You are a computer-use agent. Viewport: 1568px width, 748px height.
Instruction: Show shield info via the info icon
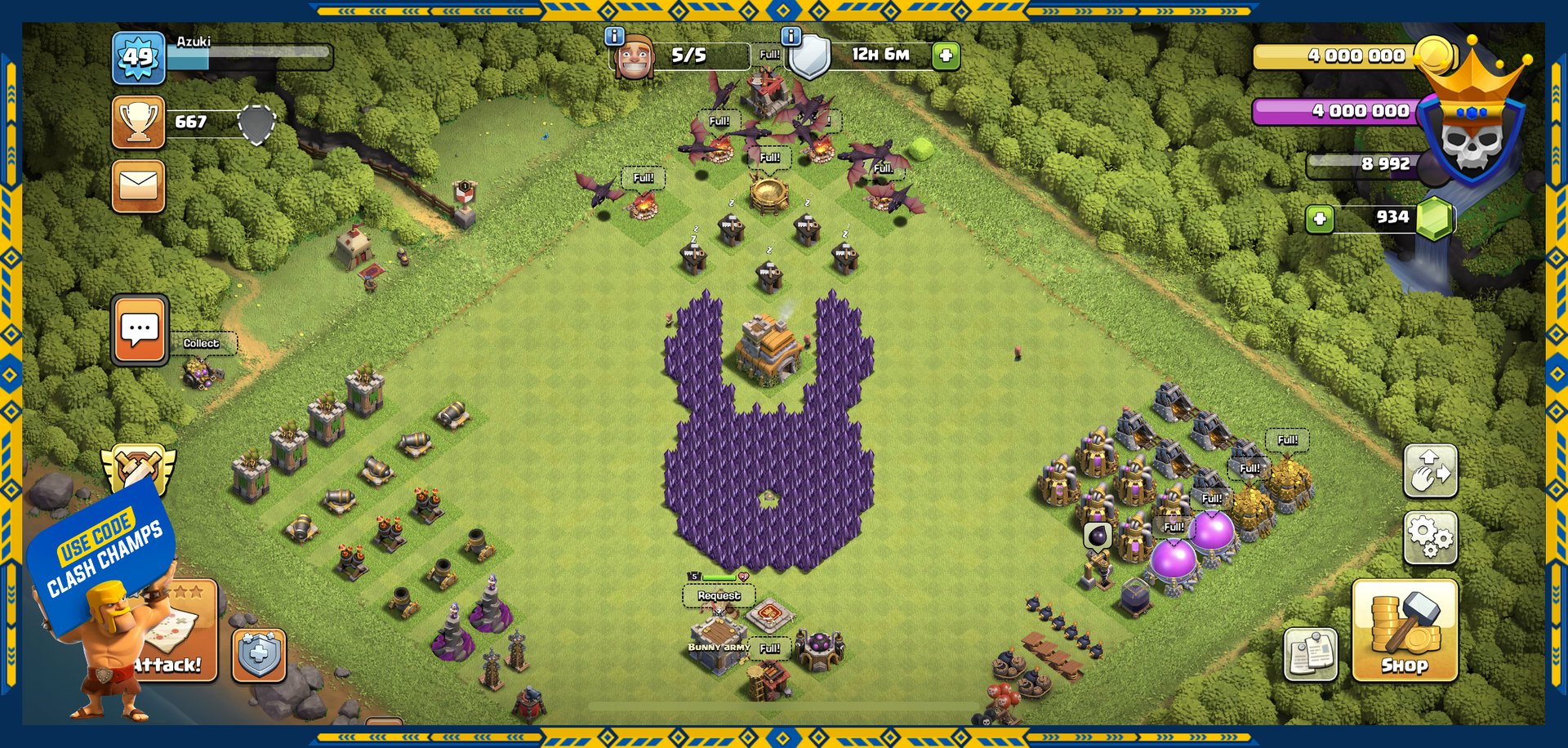coord(791,36)
